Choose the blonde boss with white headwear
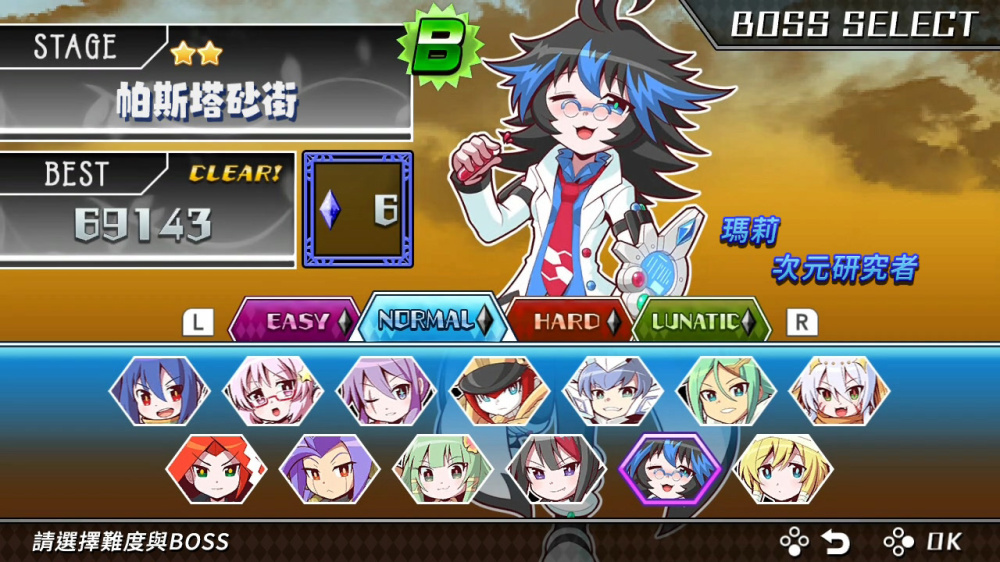 783,468
